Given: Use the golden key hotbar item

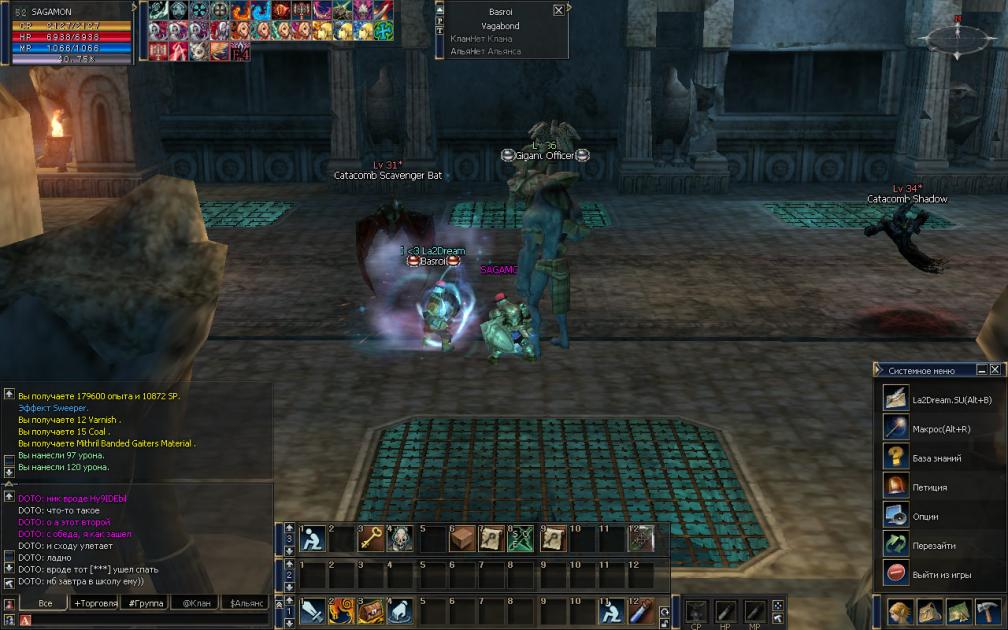Looking at the screenshot, I should click(x=371, y=539).
